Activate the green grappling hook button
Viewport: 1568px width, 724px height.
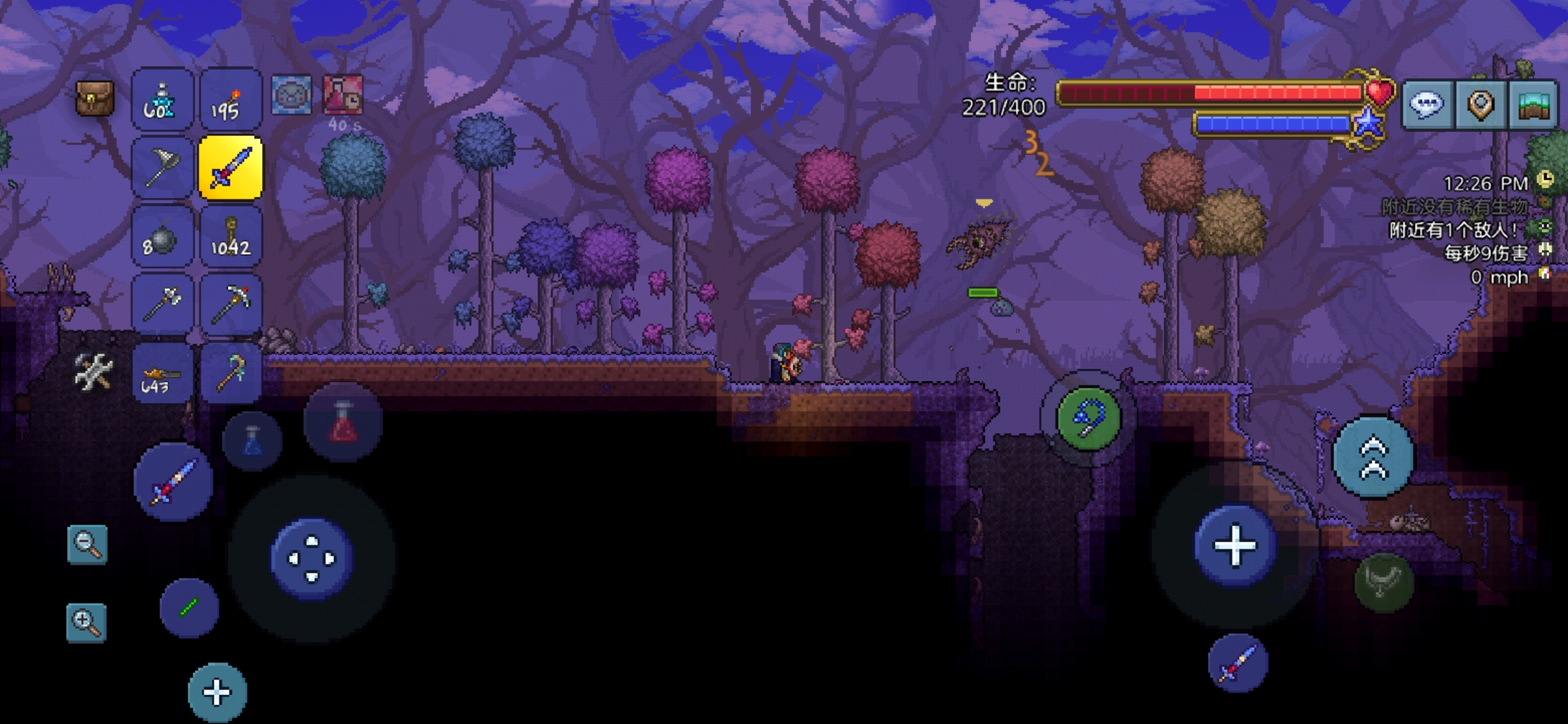click(x=1088, y=418)
